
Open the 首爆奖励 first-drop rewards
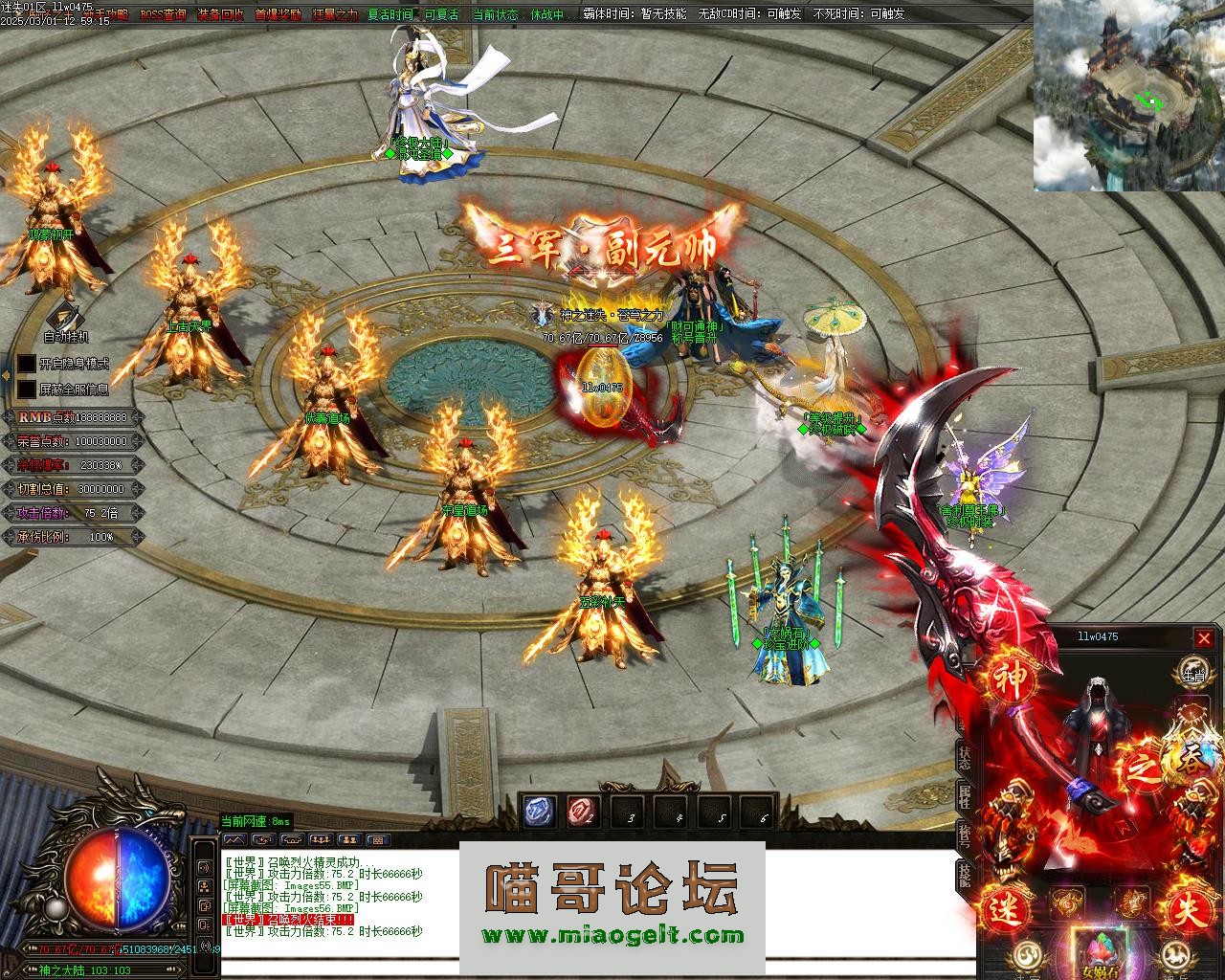278,15
